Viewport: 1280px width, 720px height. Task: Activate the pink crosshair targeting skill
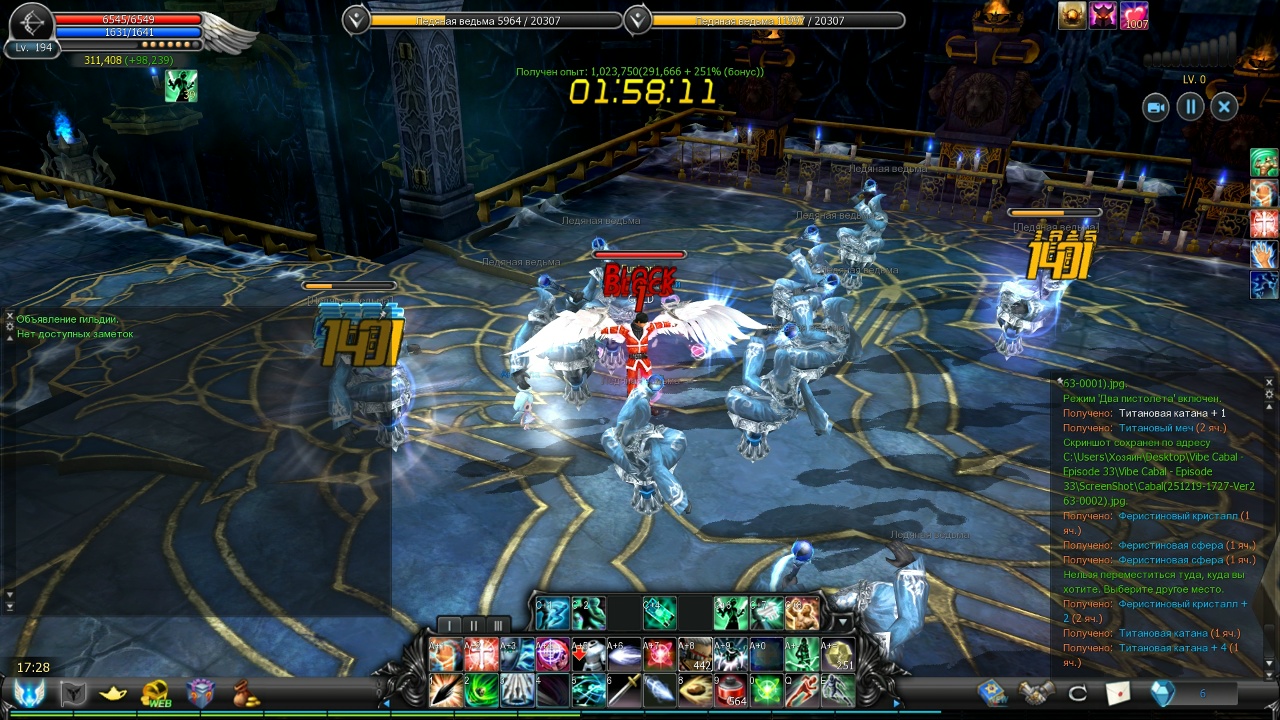pyautogui.click(x=552, y=654)
